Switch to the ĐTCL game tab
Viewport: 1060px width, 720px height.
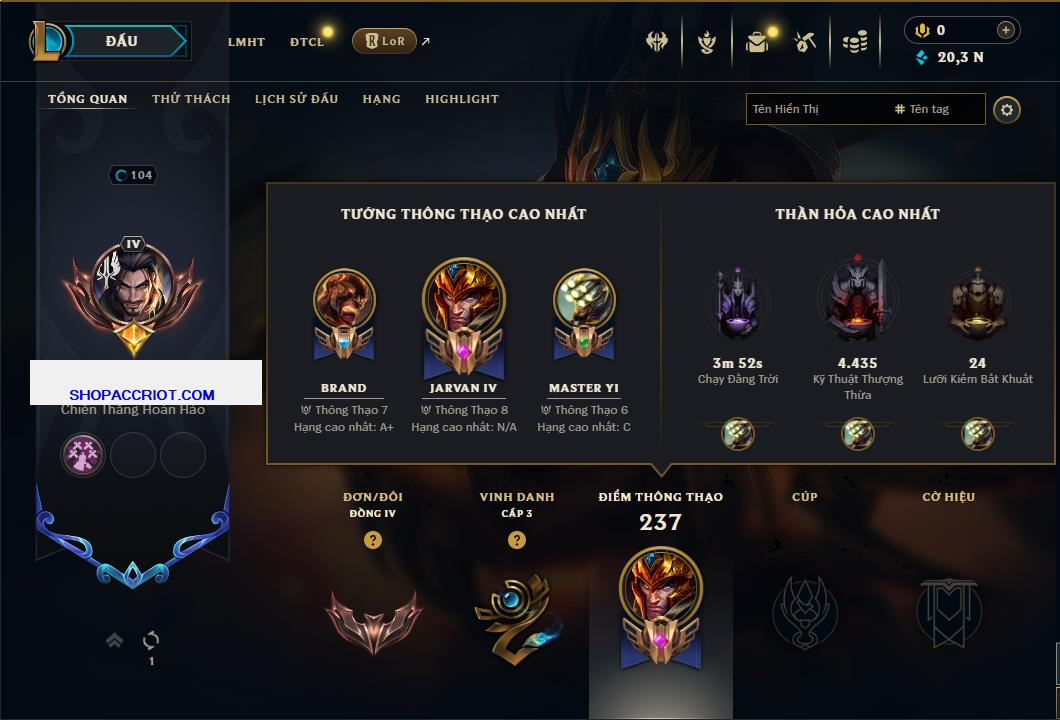click(307, 42)
